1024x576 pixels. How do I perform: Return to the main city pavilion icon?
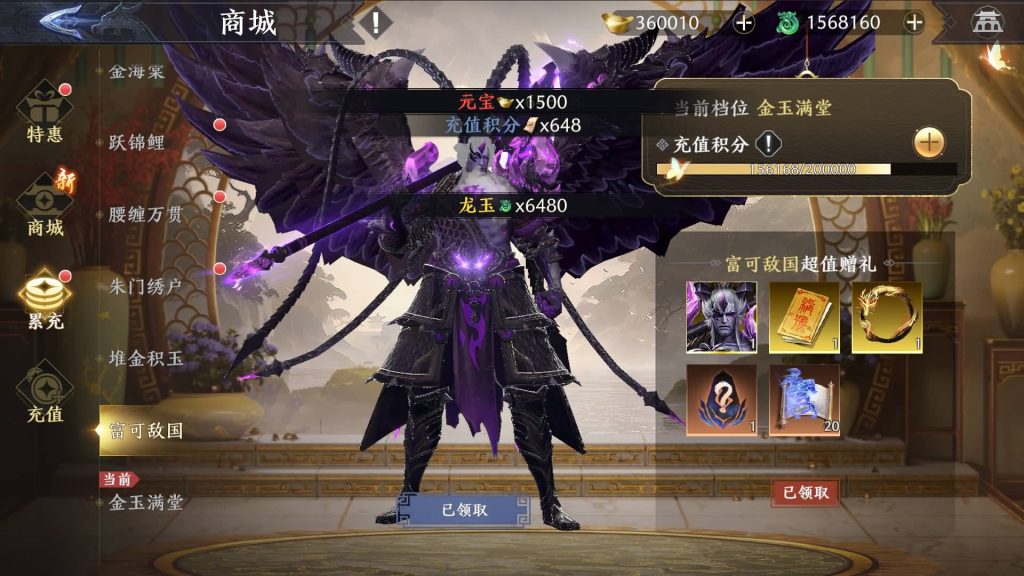pyautogui.click(x=986, y=23)
